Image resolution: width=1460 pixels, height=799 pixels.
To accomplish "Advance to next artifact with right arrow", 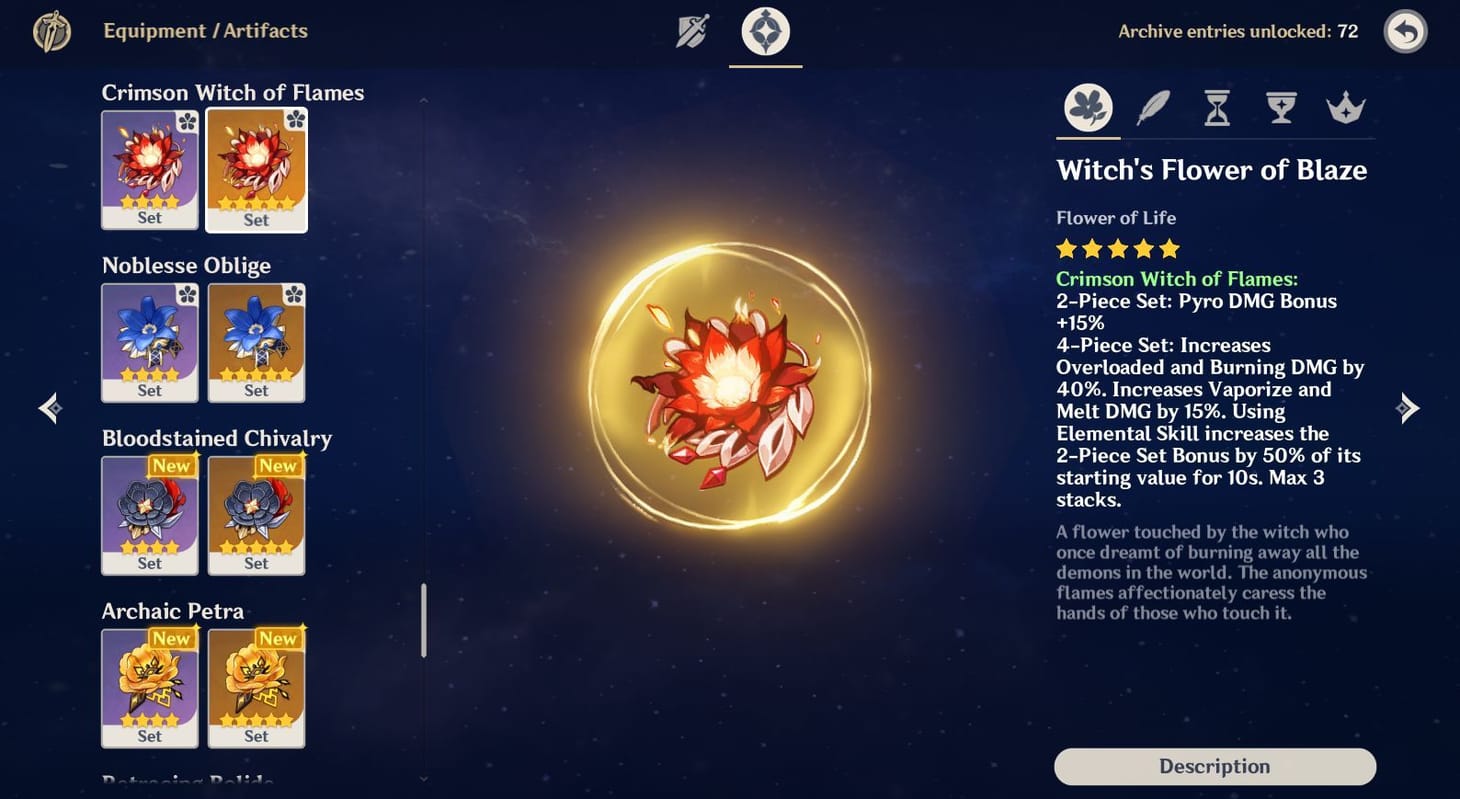I will (1407, 407).
